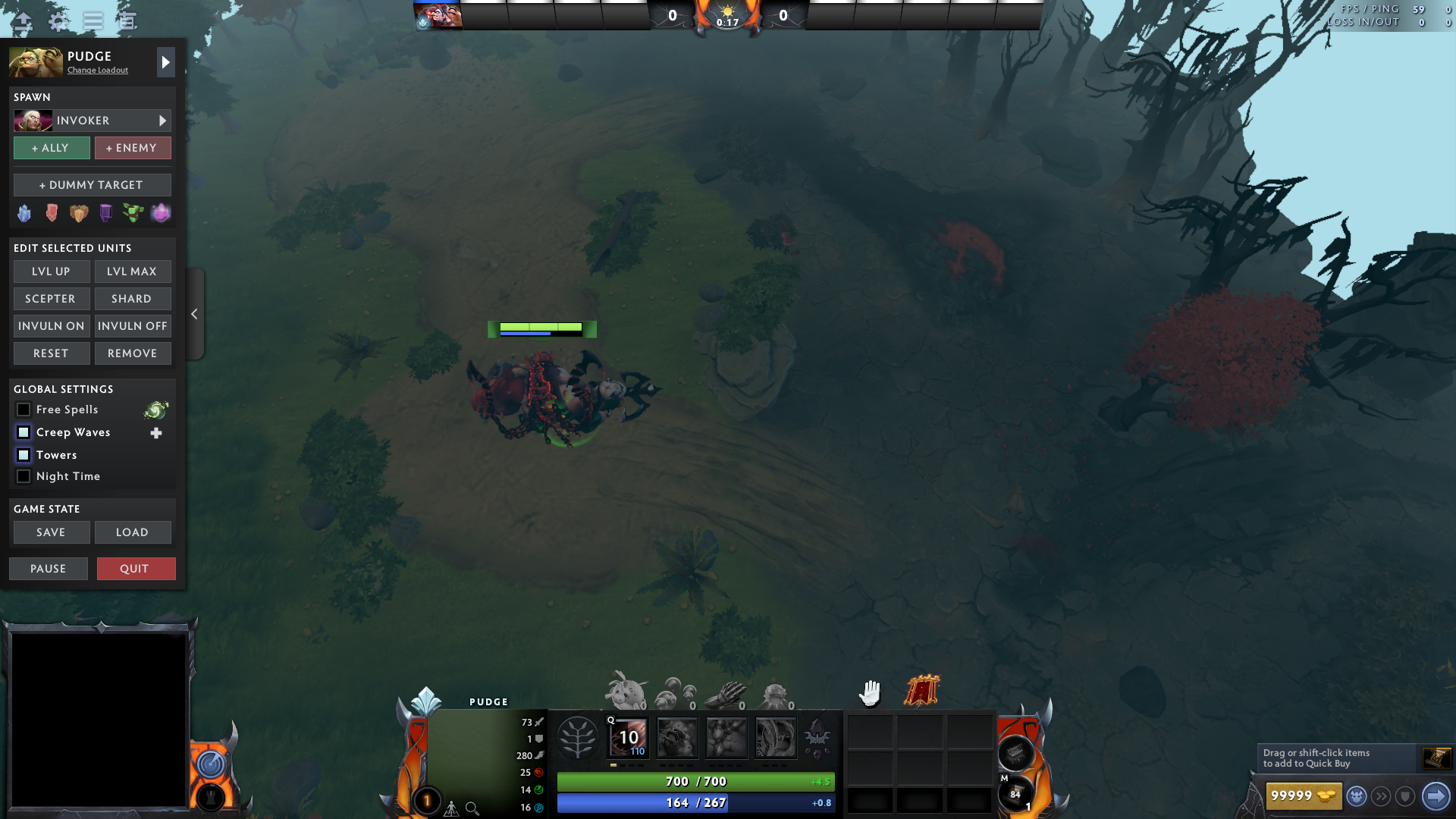Enable the Free Spells checkbox

(24, 409)
